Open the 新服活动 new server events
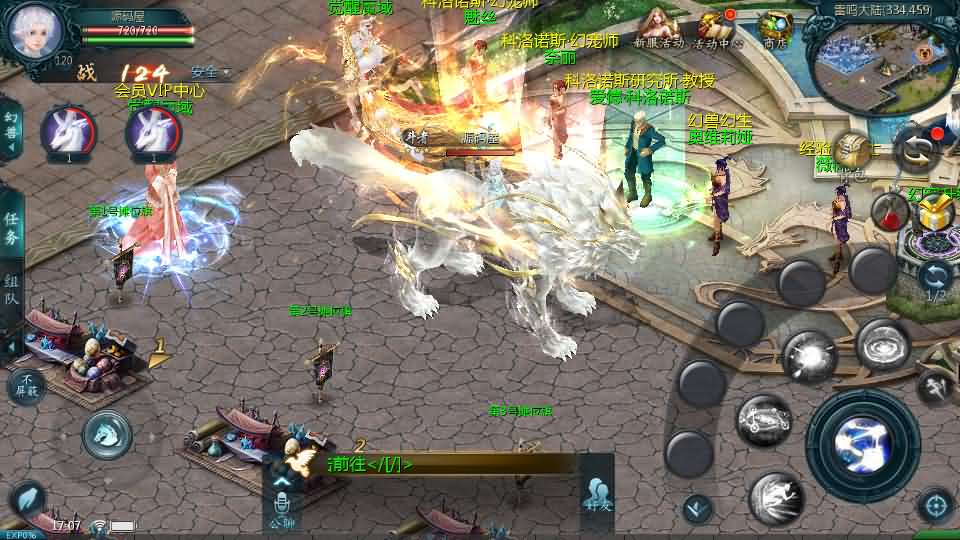960x540 pixels. point(657,26)
